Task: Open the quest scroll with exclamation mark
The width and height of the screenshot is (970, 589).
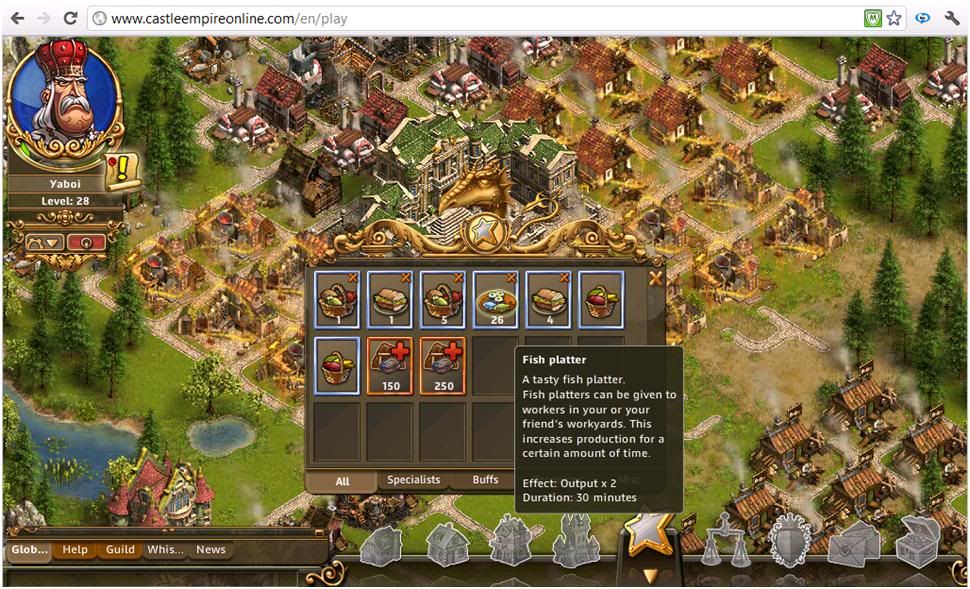Action: click(122, 170)
